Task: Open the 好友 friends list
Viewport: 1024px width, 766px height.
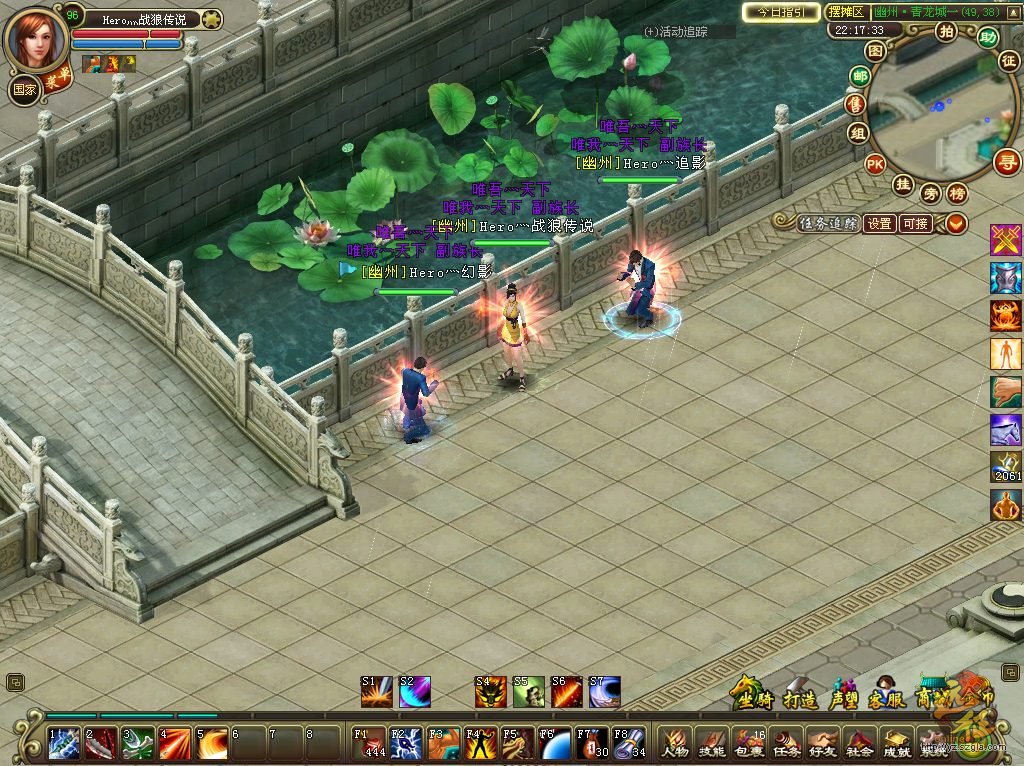Action: coord(822,743)
